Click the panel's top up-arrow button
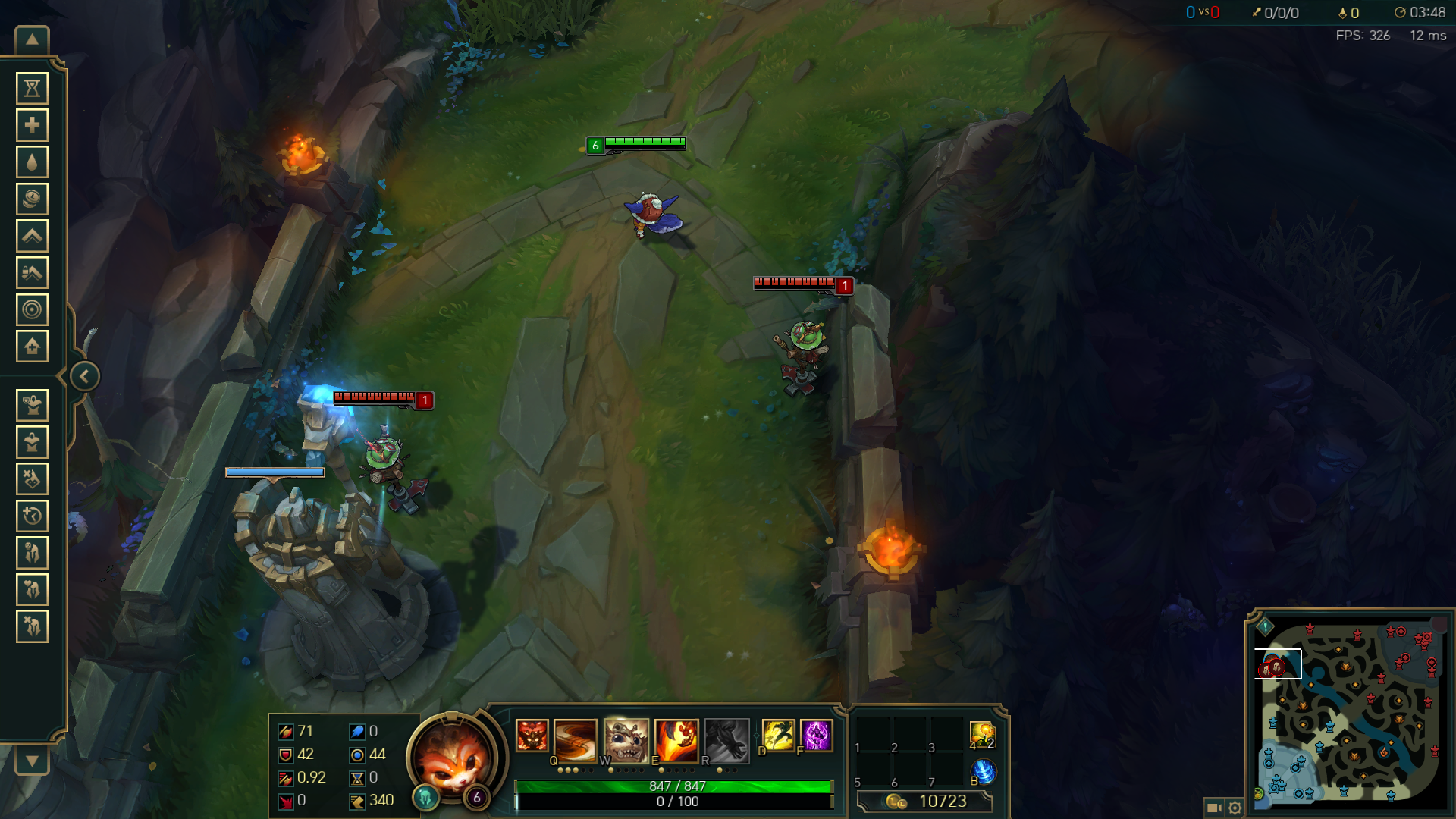 (x=32, y=40)
